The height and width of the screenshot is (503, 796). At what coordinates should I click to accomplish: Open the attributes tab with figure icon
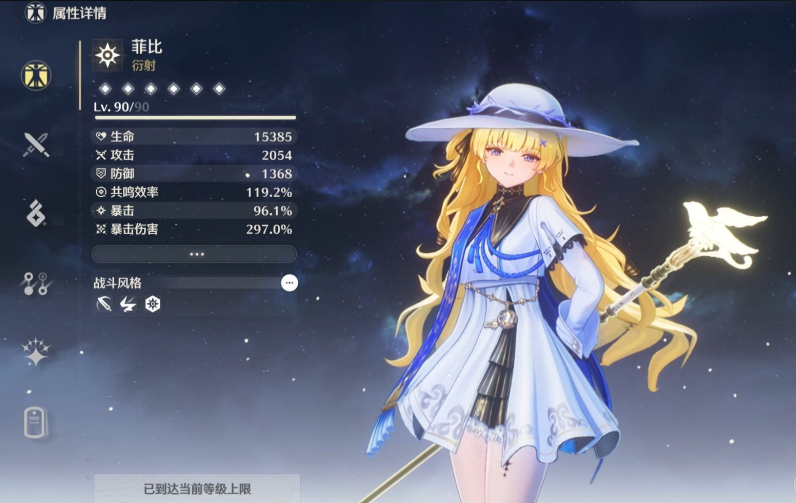coord(37,75)
